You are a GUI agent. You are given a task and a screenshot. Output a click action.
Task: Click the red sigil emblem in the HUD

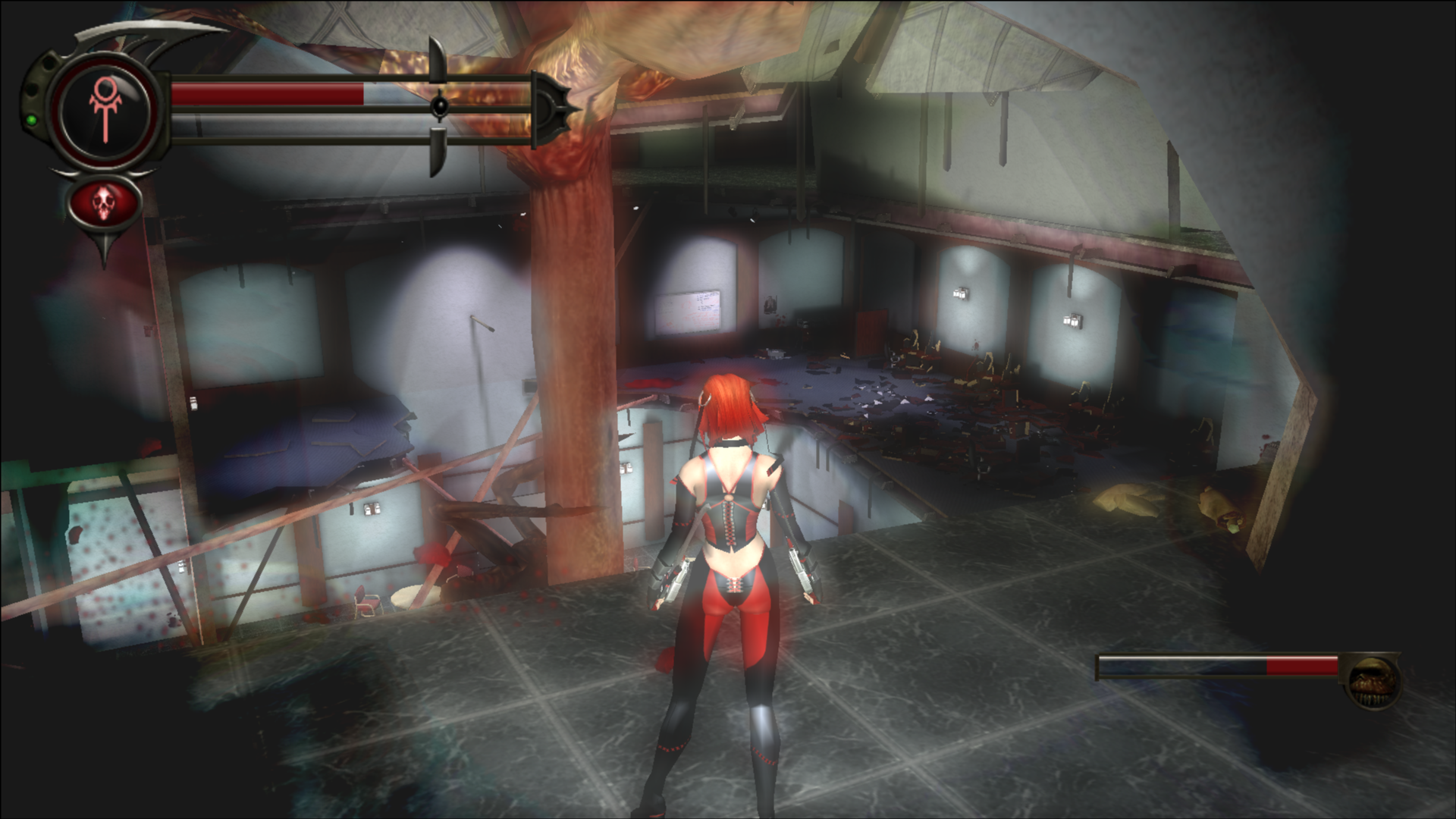(105, 111)
